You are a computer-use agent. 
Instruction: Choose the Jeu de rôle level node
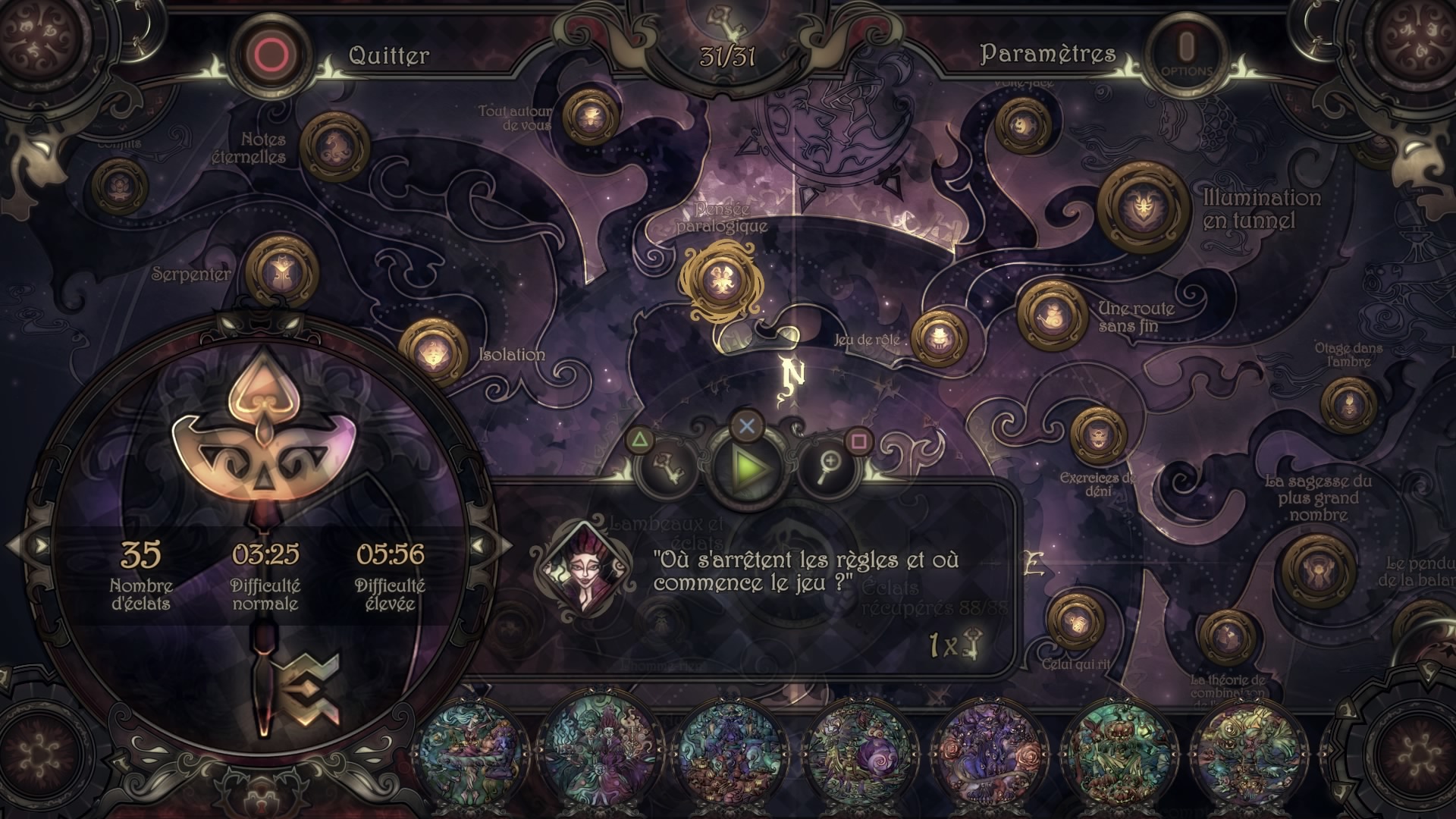click(939, 337)
